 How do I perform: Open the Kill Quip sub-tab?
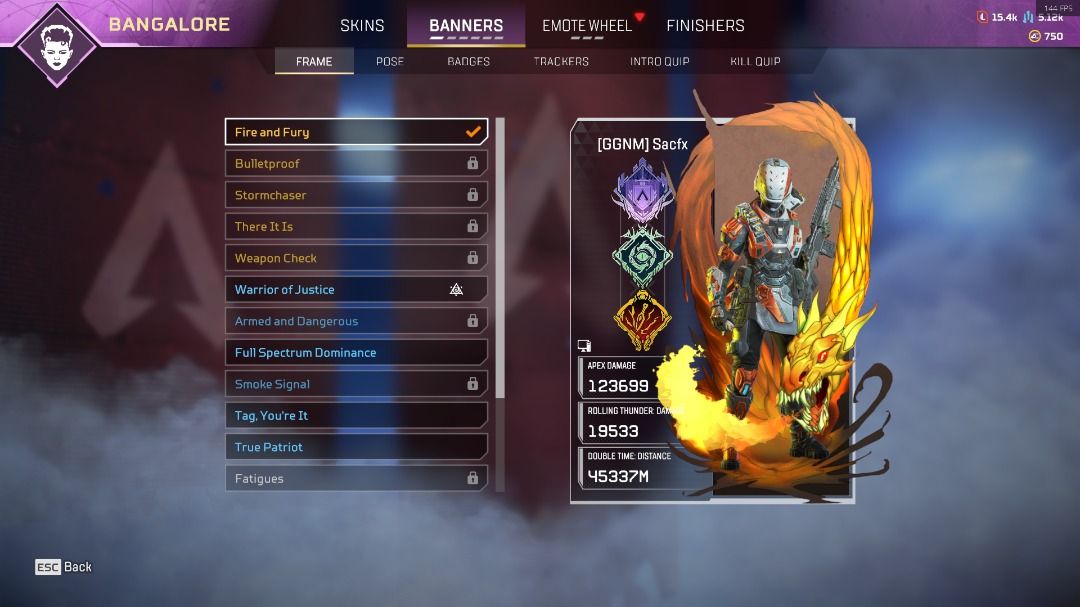pyautogui.click(x=755, y=61)
